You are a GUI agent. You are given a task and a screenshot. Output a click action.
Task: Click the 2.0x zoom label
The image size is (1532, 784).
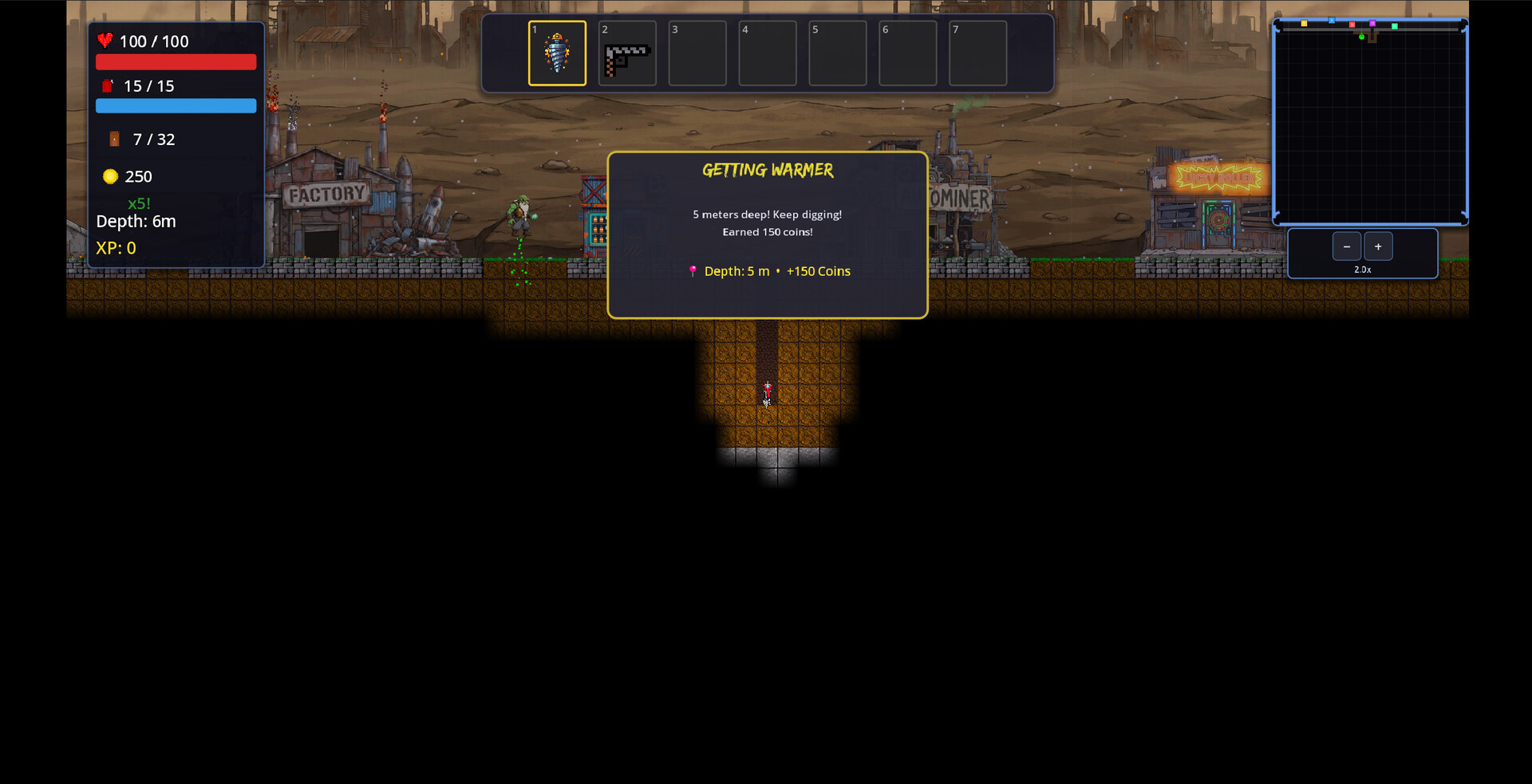click(x=1362, y=270)
